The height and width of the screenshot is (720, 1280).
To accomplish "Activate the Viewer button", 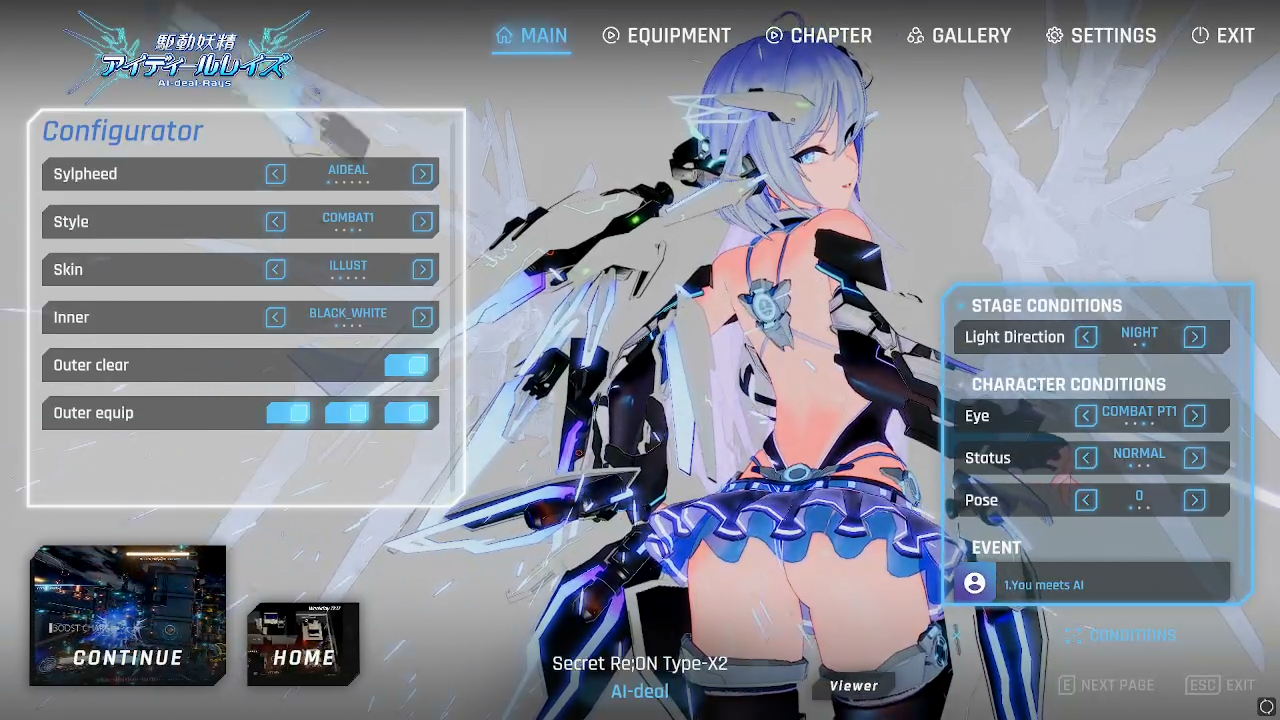I will 853,686.
